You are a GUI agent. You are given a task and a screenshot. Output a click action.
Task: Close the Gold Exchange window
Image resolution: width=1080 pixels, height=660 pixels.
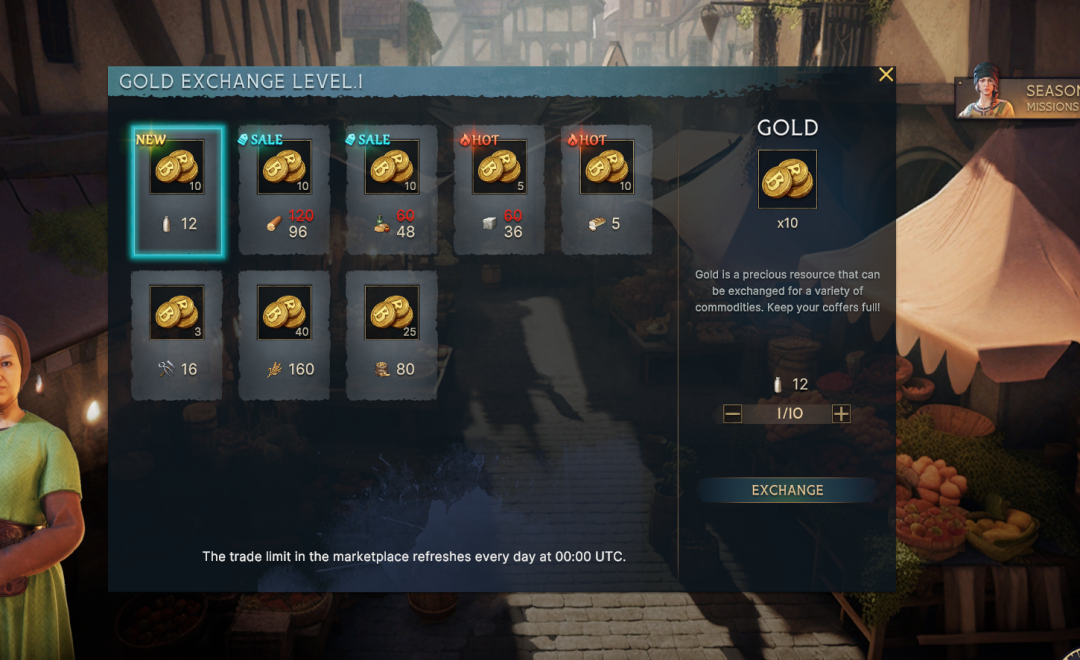tap(885, 75)
